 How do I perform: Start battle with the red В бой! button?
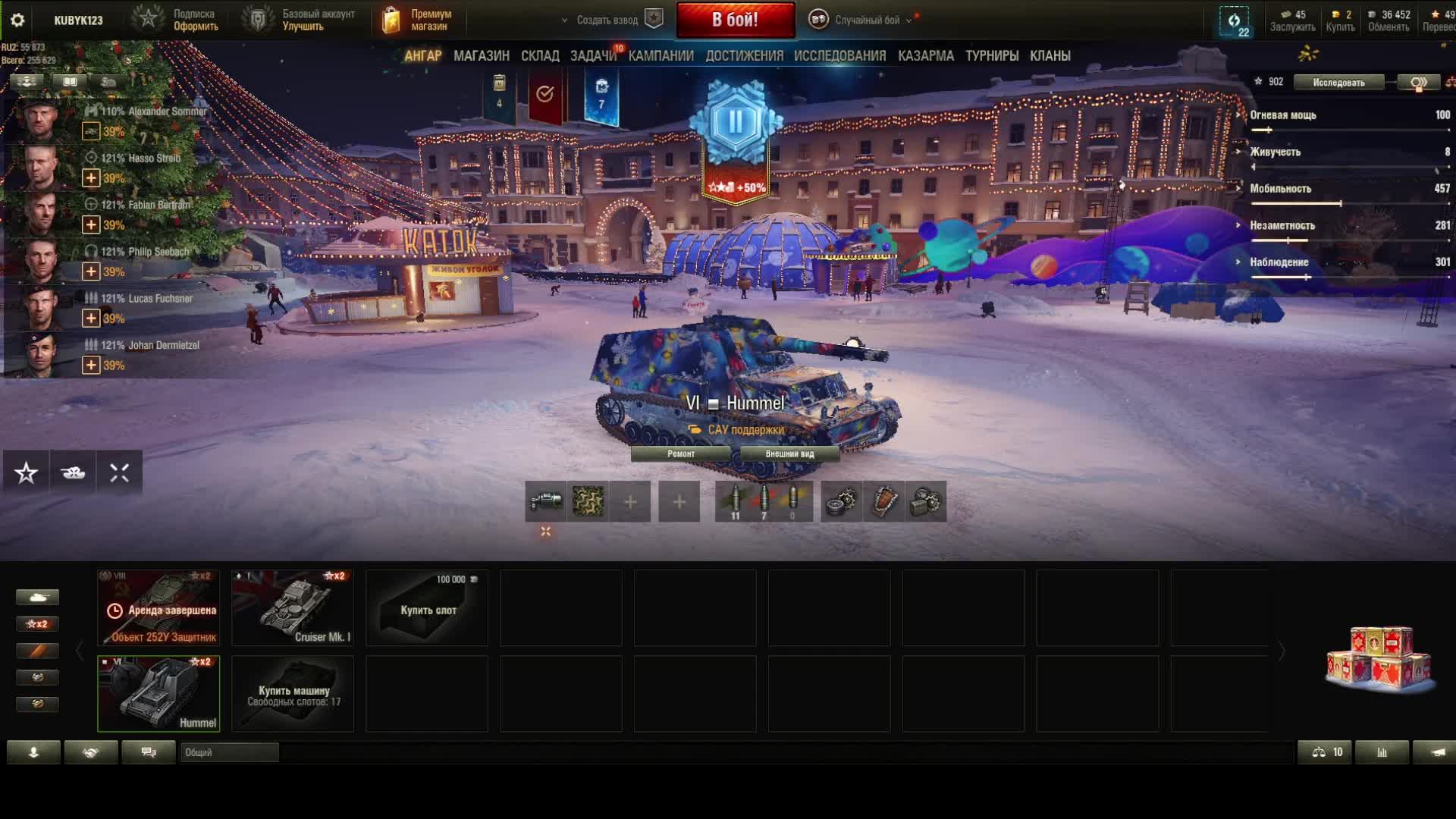(x=735, y=20)
